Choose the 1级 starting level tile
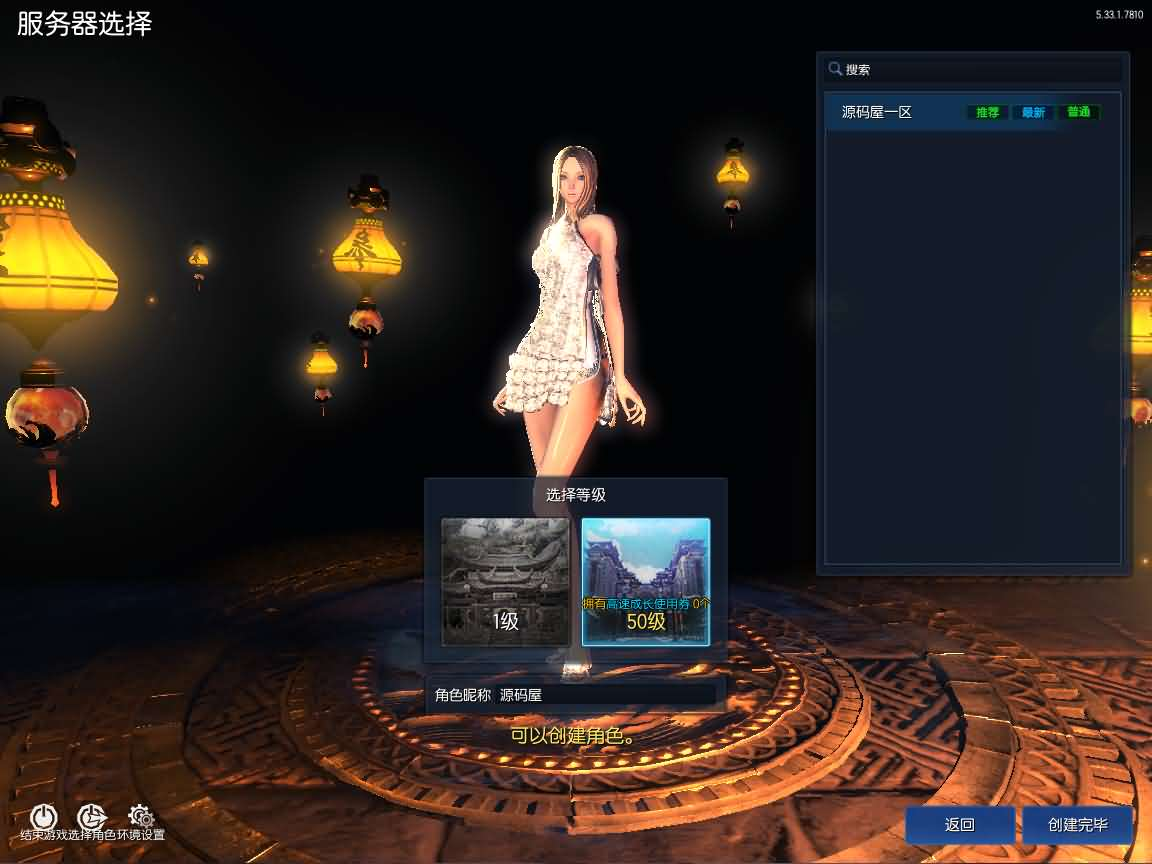This screenshot has width=1152, height=864. [506, 582]
